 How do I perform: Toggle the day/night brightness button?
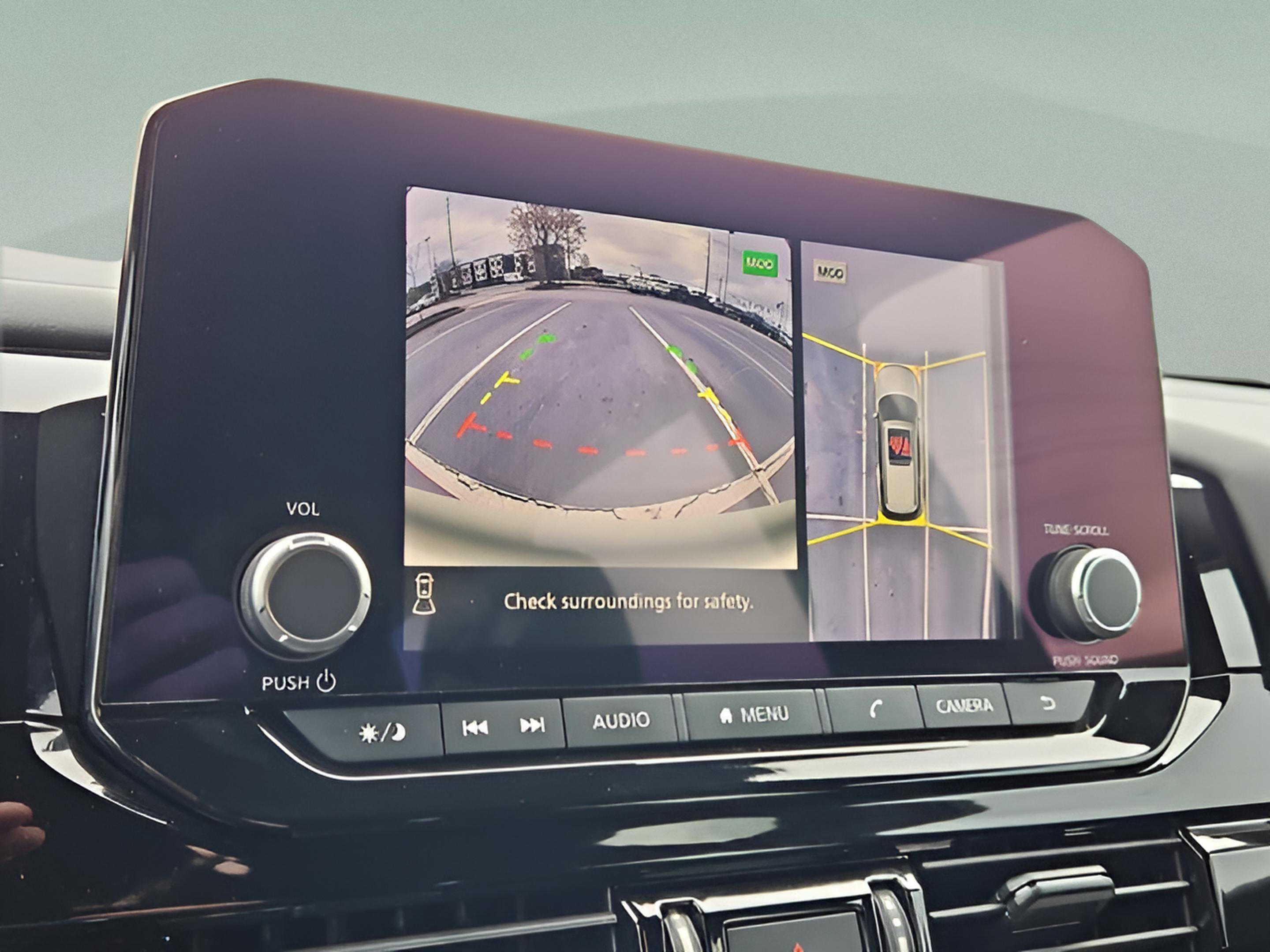(382, 733)
